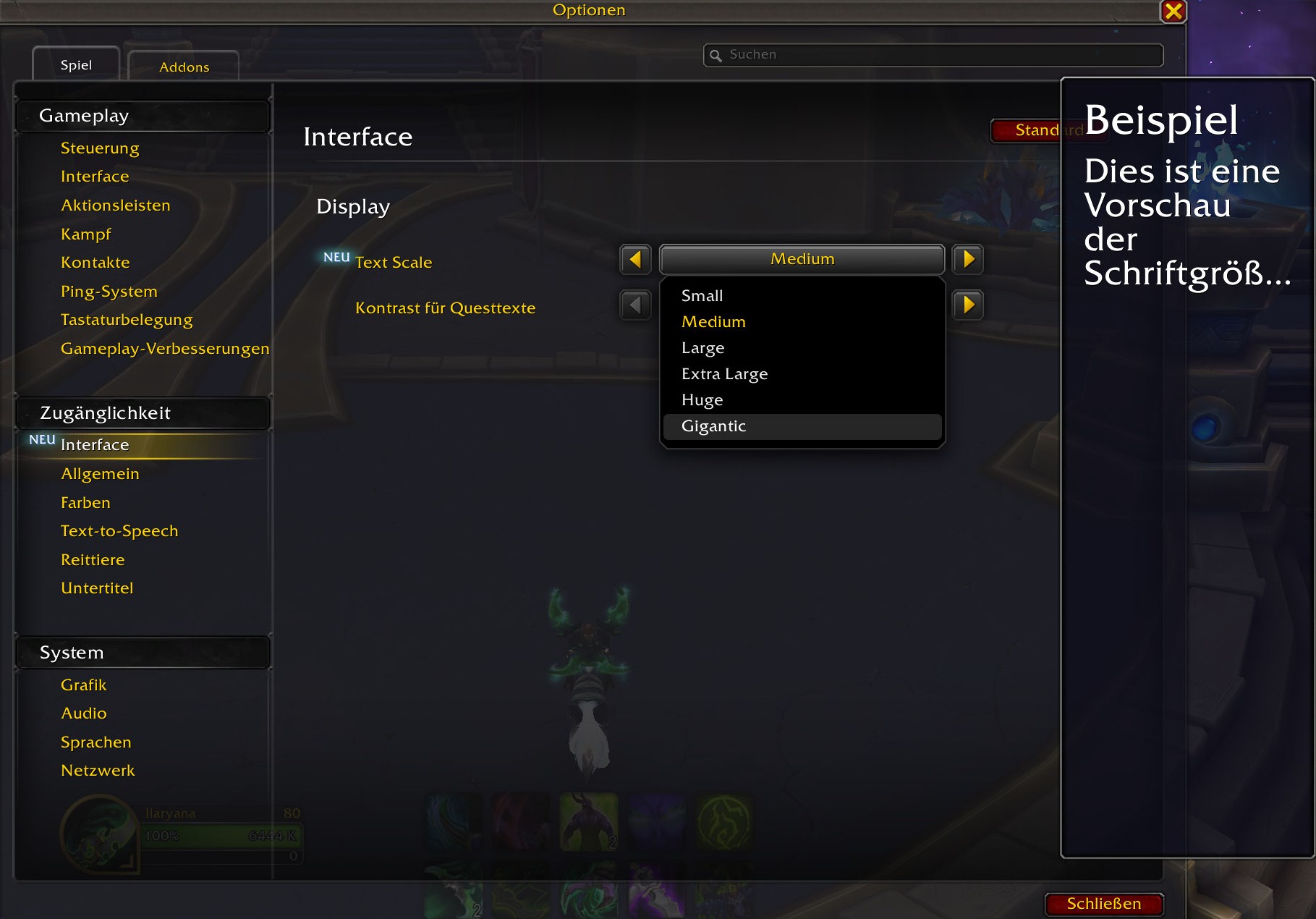This screenshot has height=919, width=1316.
Task: Open the Steuerung settings
Action: (x=100, y=148)
